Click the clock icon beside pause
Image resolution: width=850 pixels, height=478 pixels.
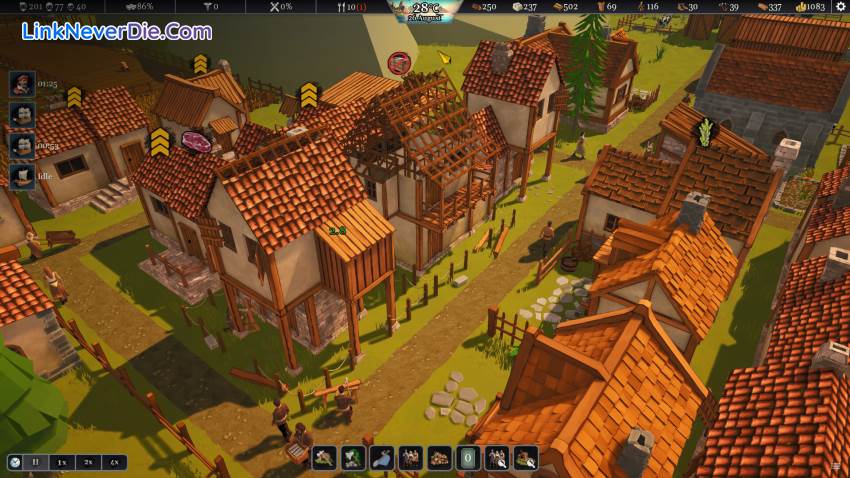(15, 462)
